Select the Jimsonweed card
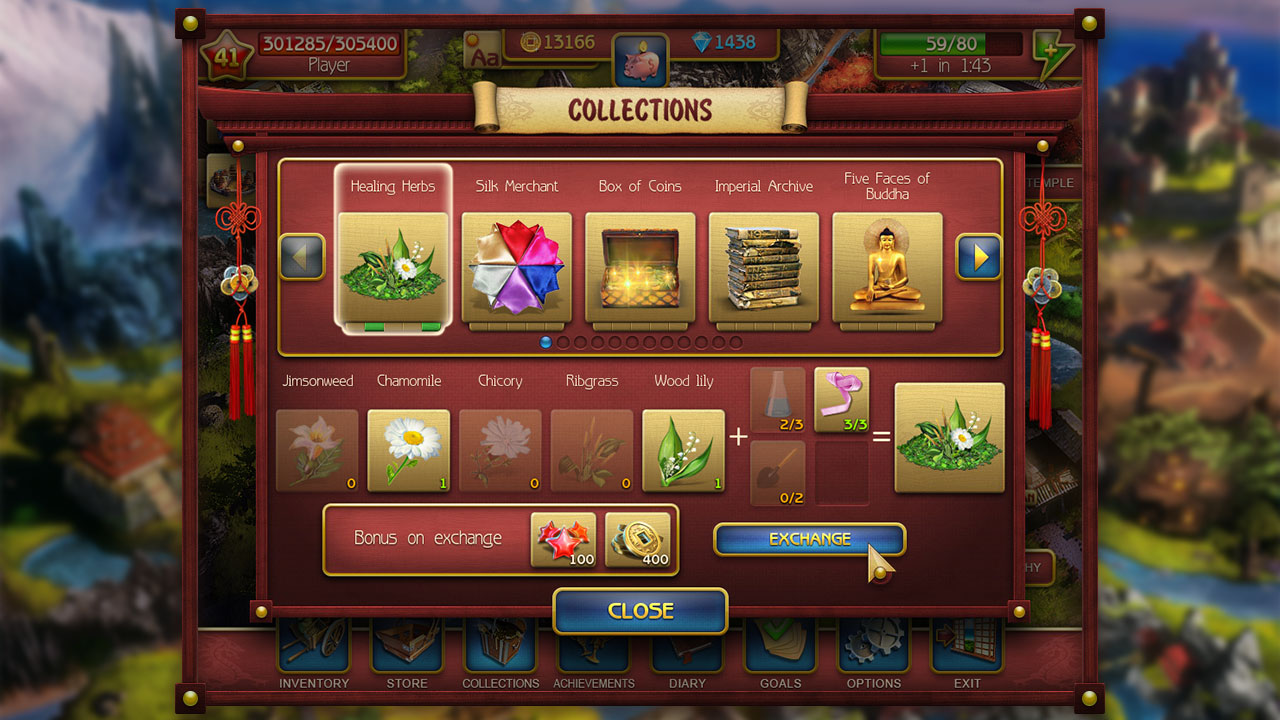This screenshot has width=1280, height=720. 317,450
